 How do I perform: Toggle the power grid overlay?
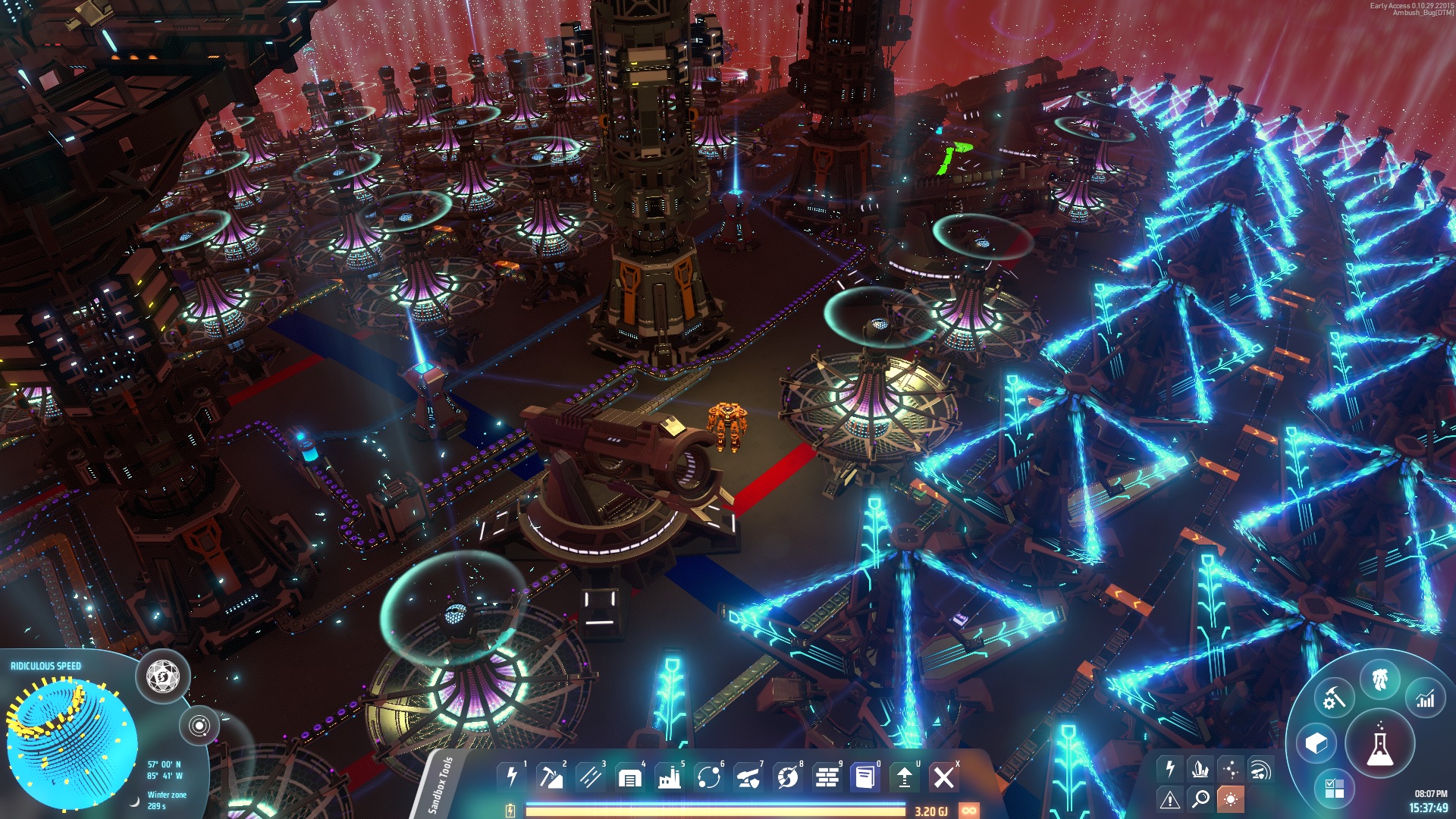(1170, 767)
